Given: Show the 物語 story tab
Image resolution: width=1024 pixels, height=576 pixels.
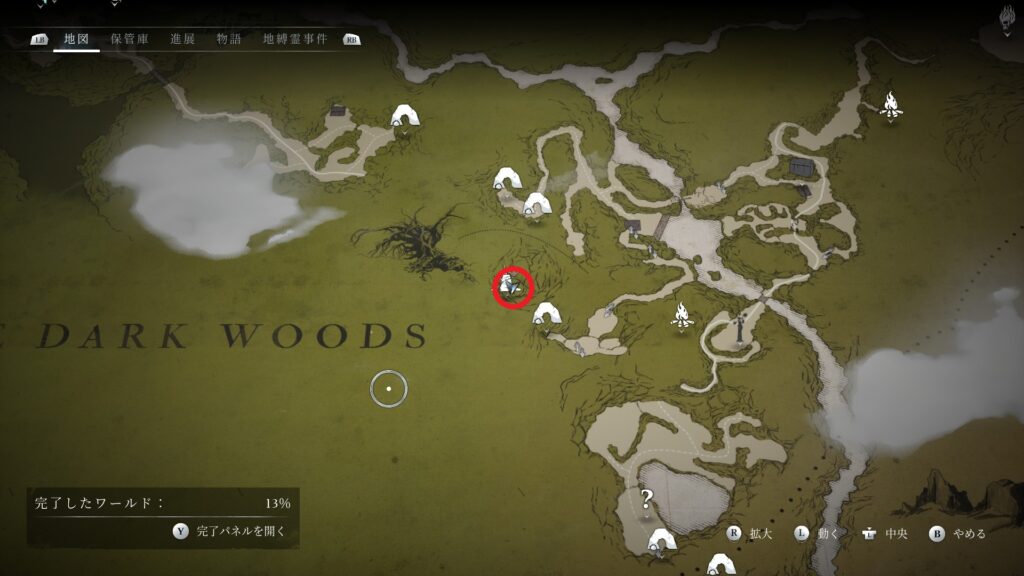Looking at the screenshot, I should (x=229, y=39).
